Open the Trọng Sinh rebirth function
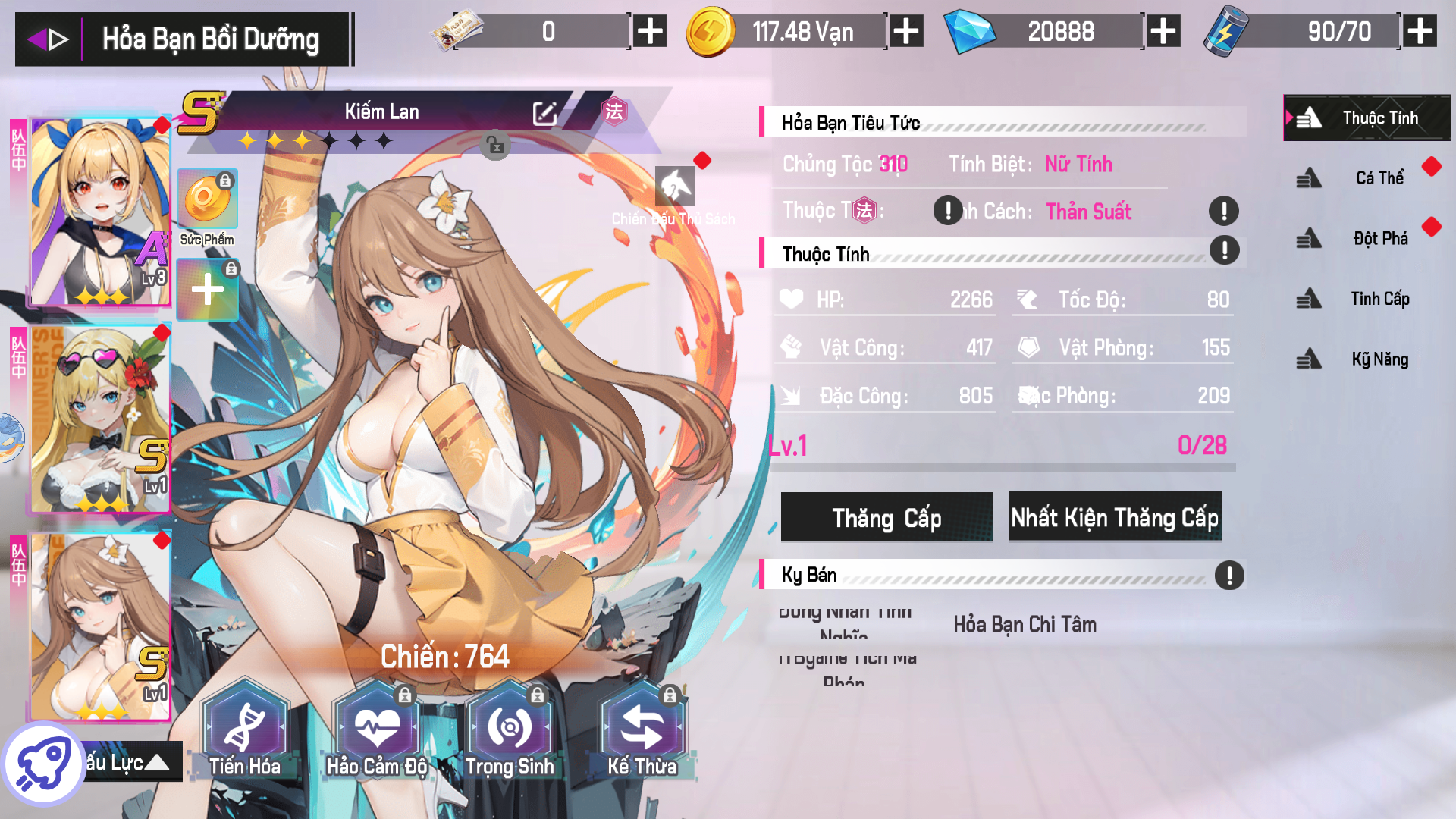Image resolution: width=1456 pixels, height=819 pixels. click(511, 726)
